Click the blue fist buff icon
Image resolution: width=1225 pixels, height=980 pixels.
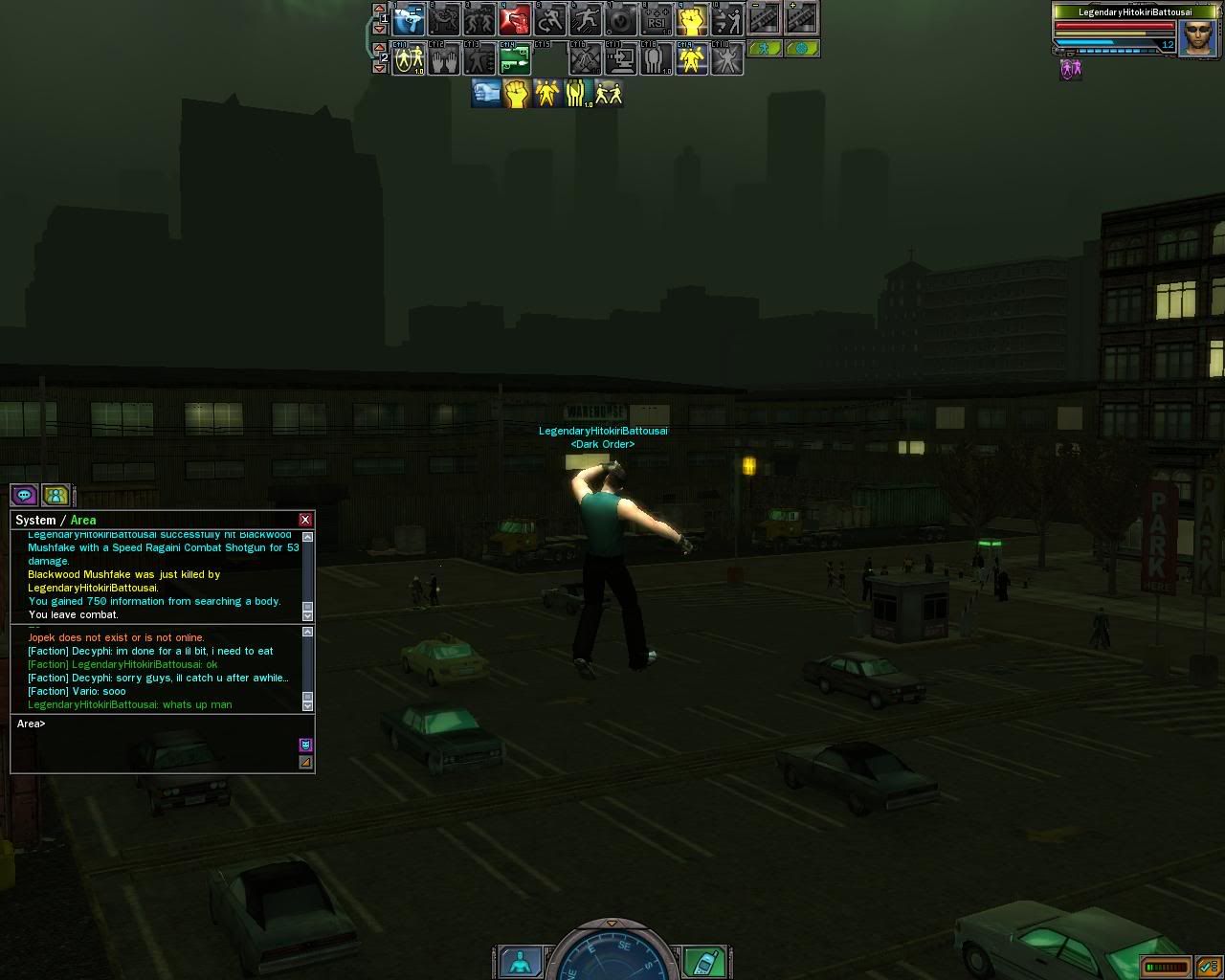pos(487,93)
